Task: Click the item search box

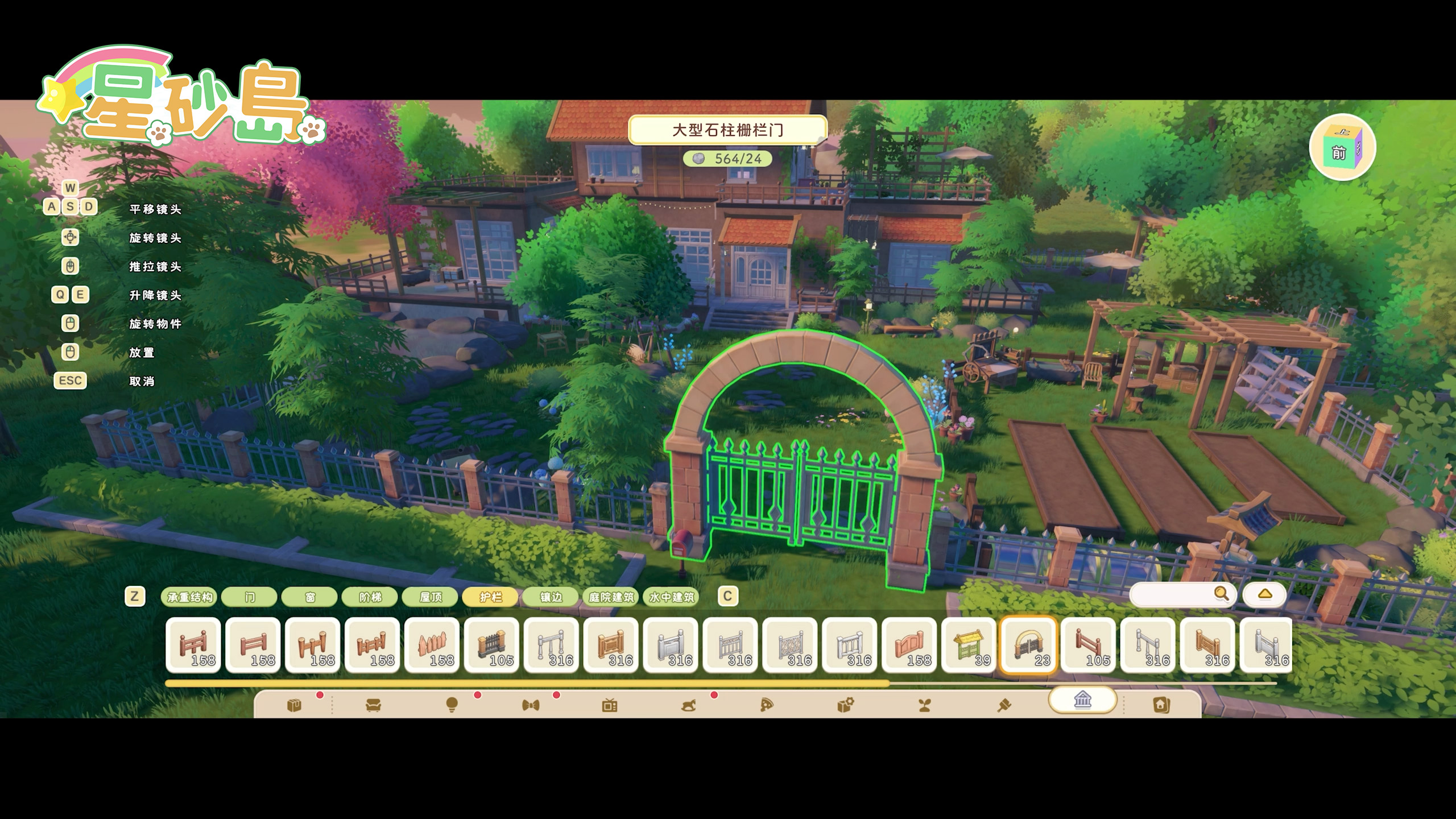Action: 1172,594
